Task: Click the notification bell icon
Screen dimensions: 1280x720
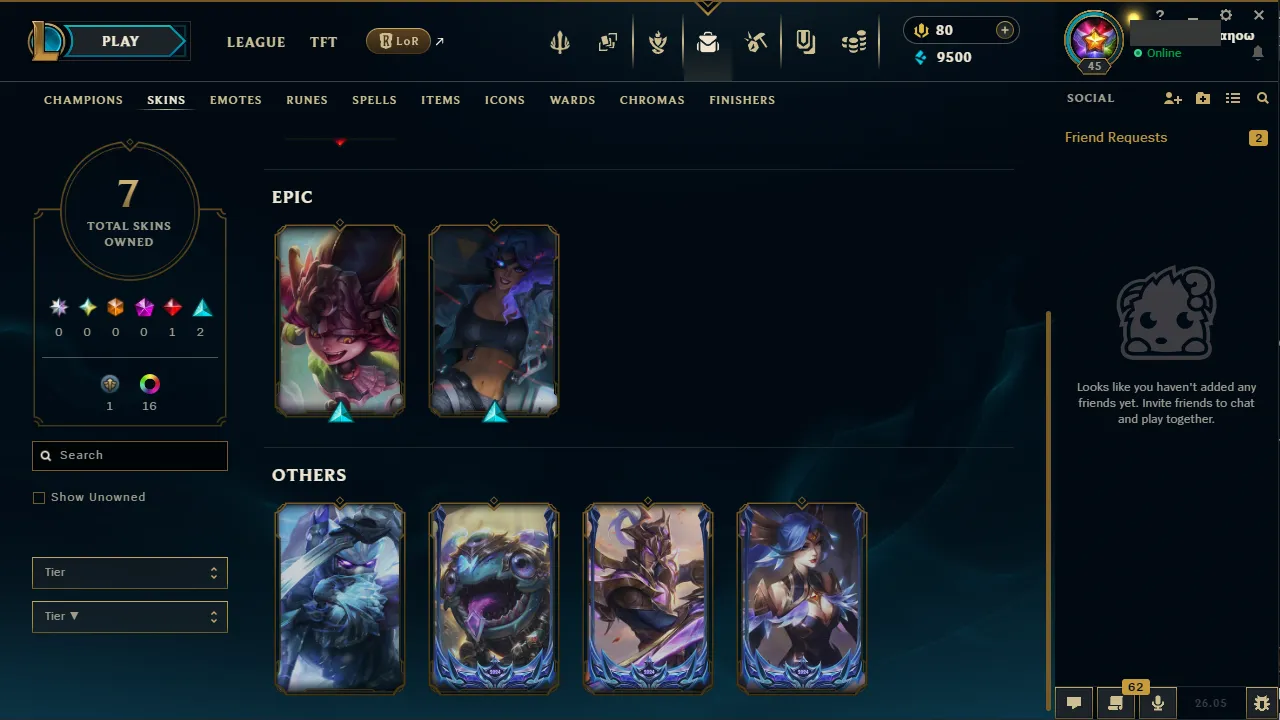Action: pyautogui.click(x=1258, y=52)
